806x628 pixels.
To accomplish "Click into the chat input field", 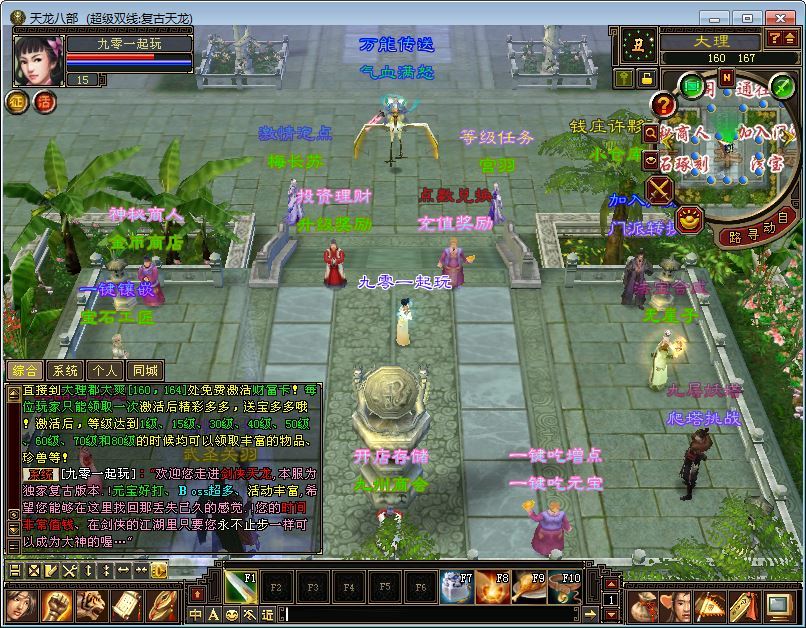I will (x=430, y=614).
